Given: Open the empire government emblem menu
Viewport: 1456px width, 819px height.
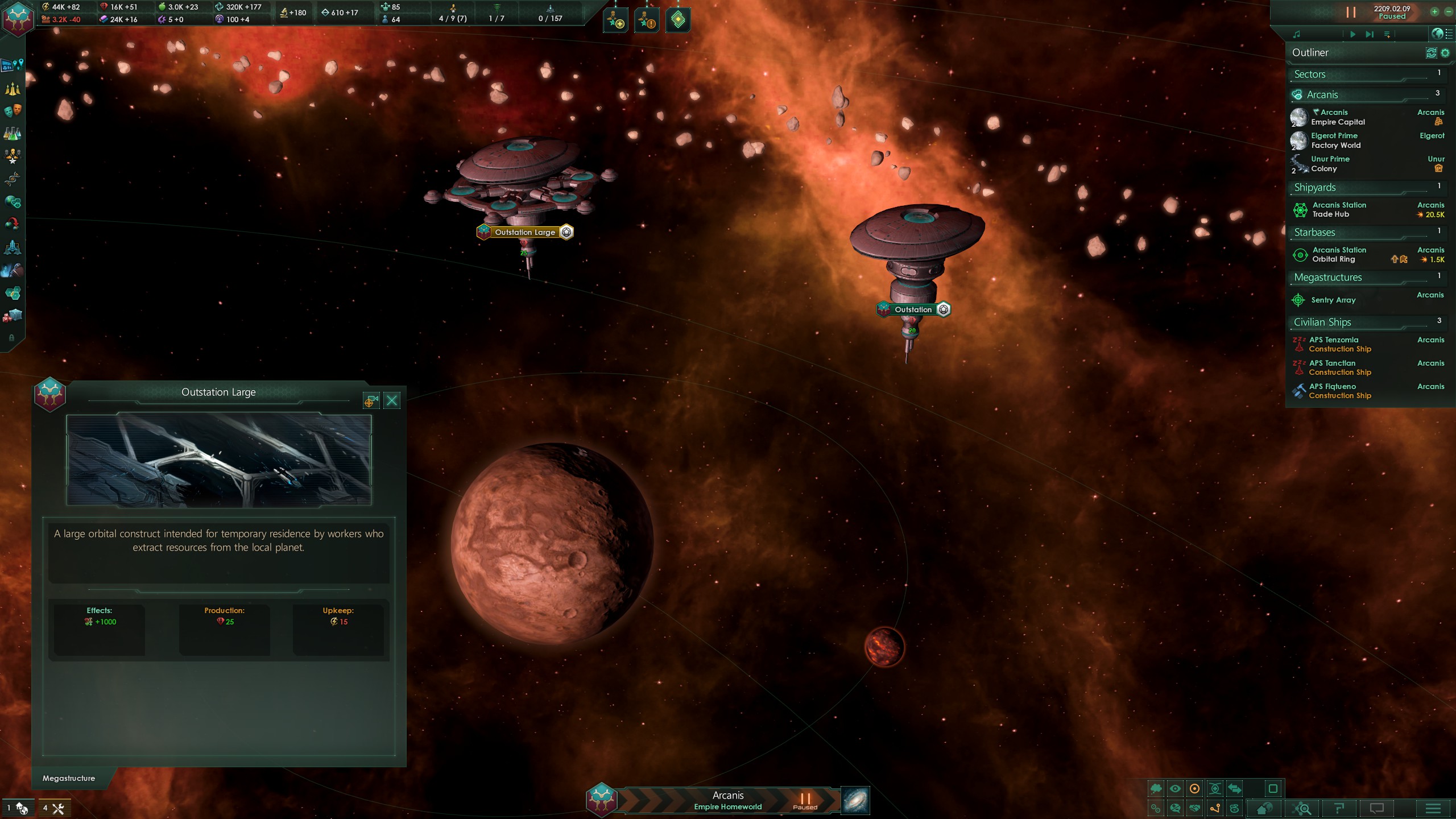Looking at the screenshot, I should point(18,18).
